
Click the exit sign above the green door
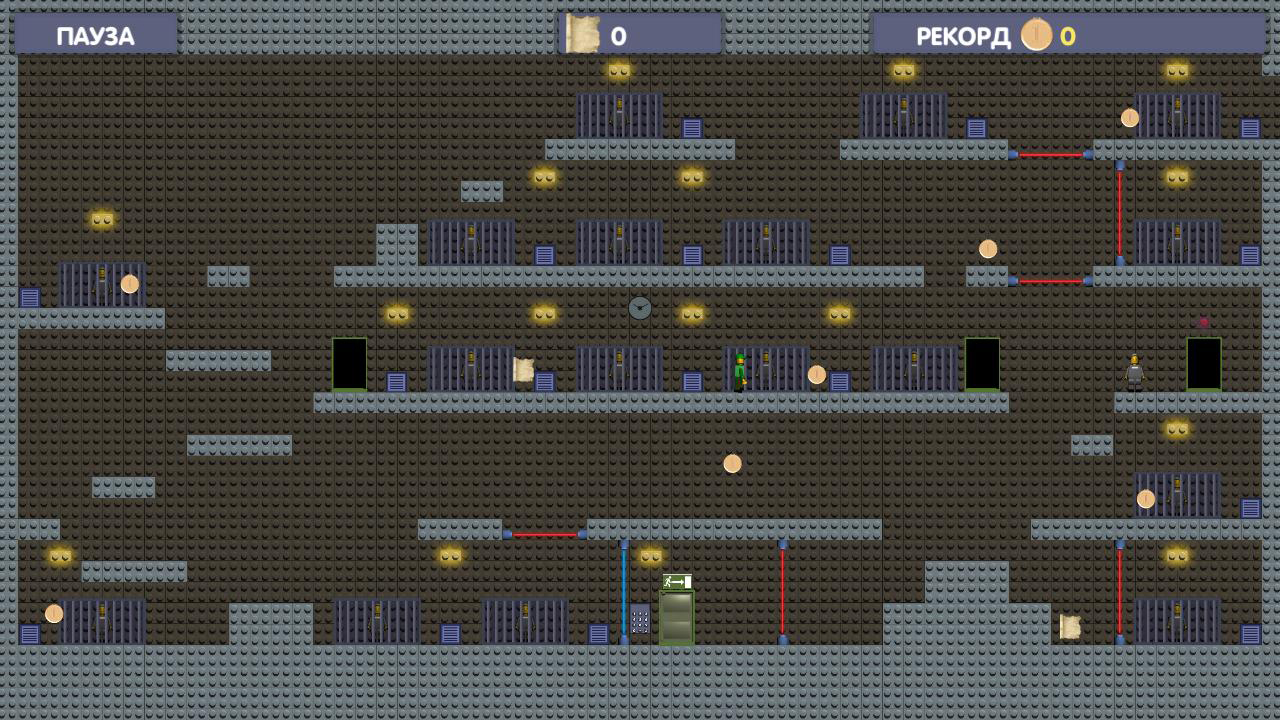(x=676, y=580)
